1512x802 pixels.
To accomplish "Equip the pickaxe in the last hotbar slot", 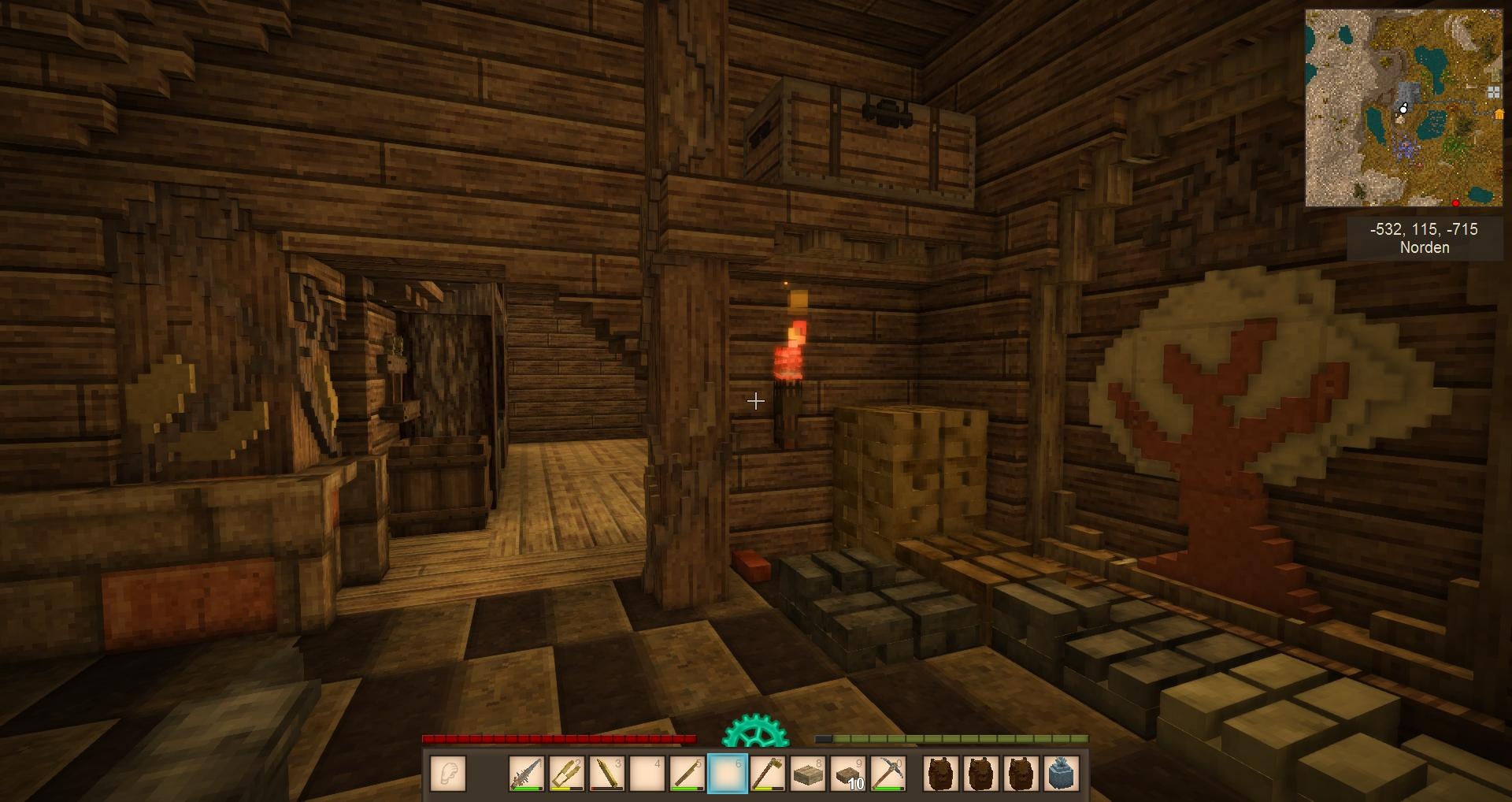I will click(888, 773).
